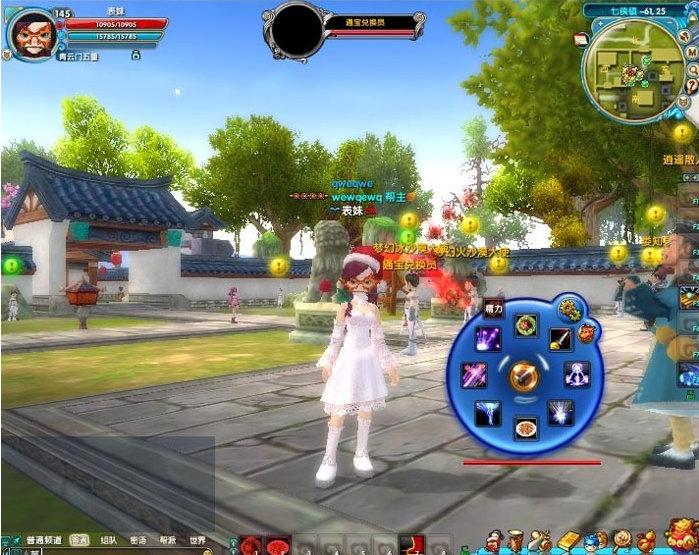This screenshot has height=555, width=699.
Task: Use the purple flash skill at wheel's upper left
Action: click(488, 339)
